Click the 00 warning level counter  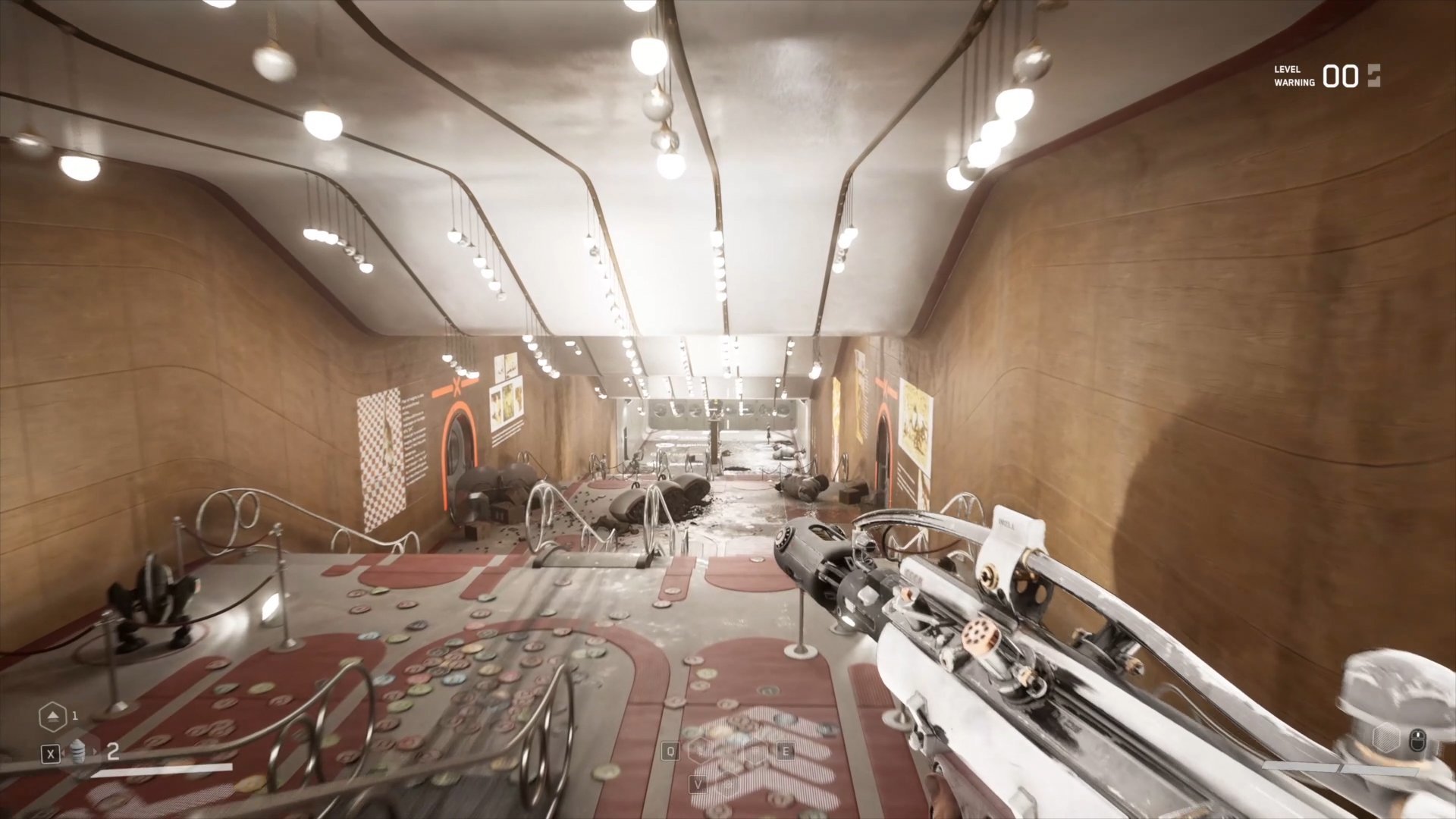click(1341, 77)
